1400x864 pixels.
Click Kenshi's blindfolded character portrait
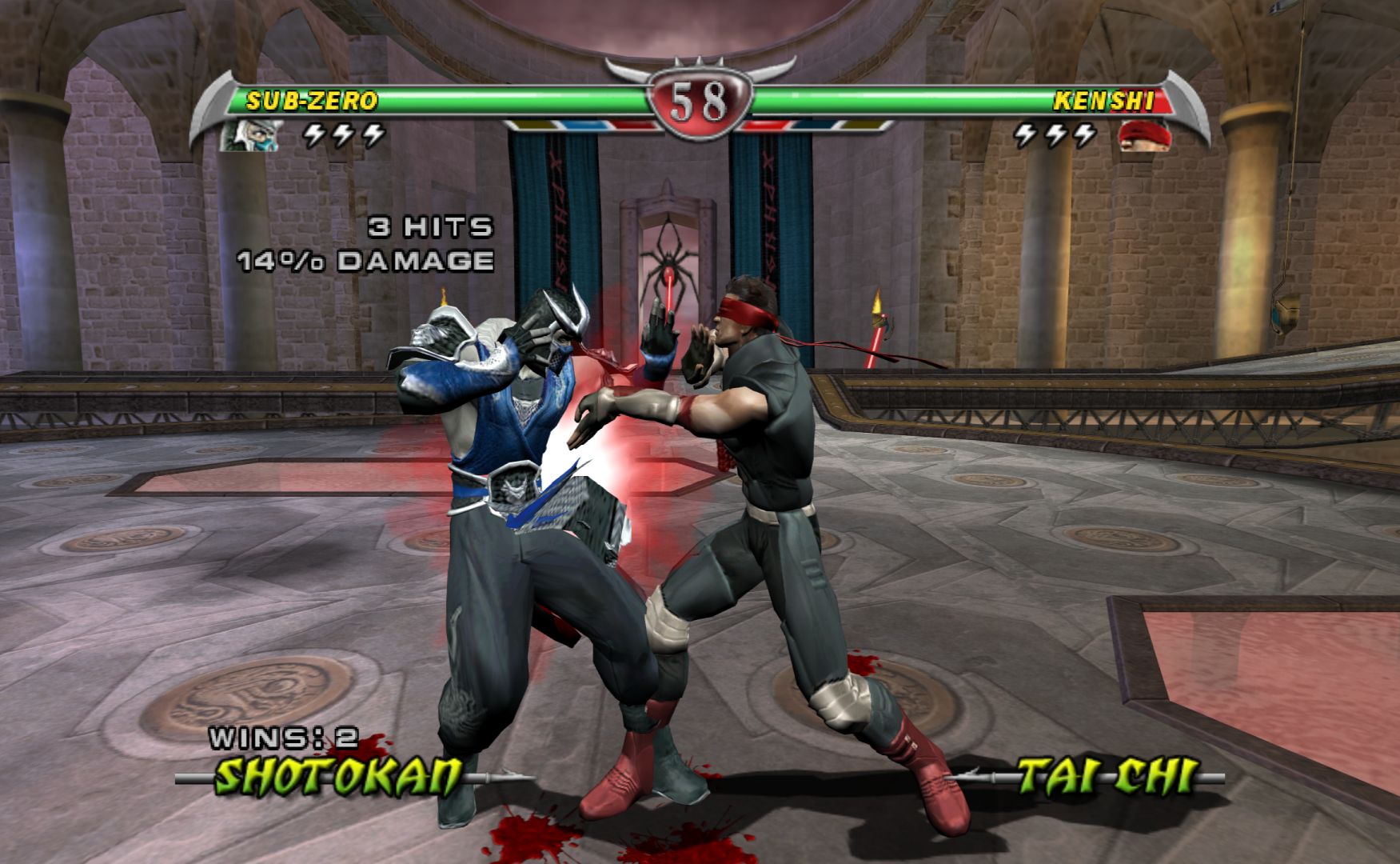tap(1145, 135)
